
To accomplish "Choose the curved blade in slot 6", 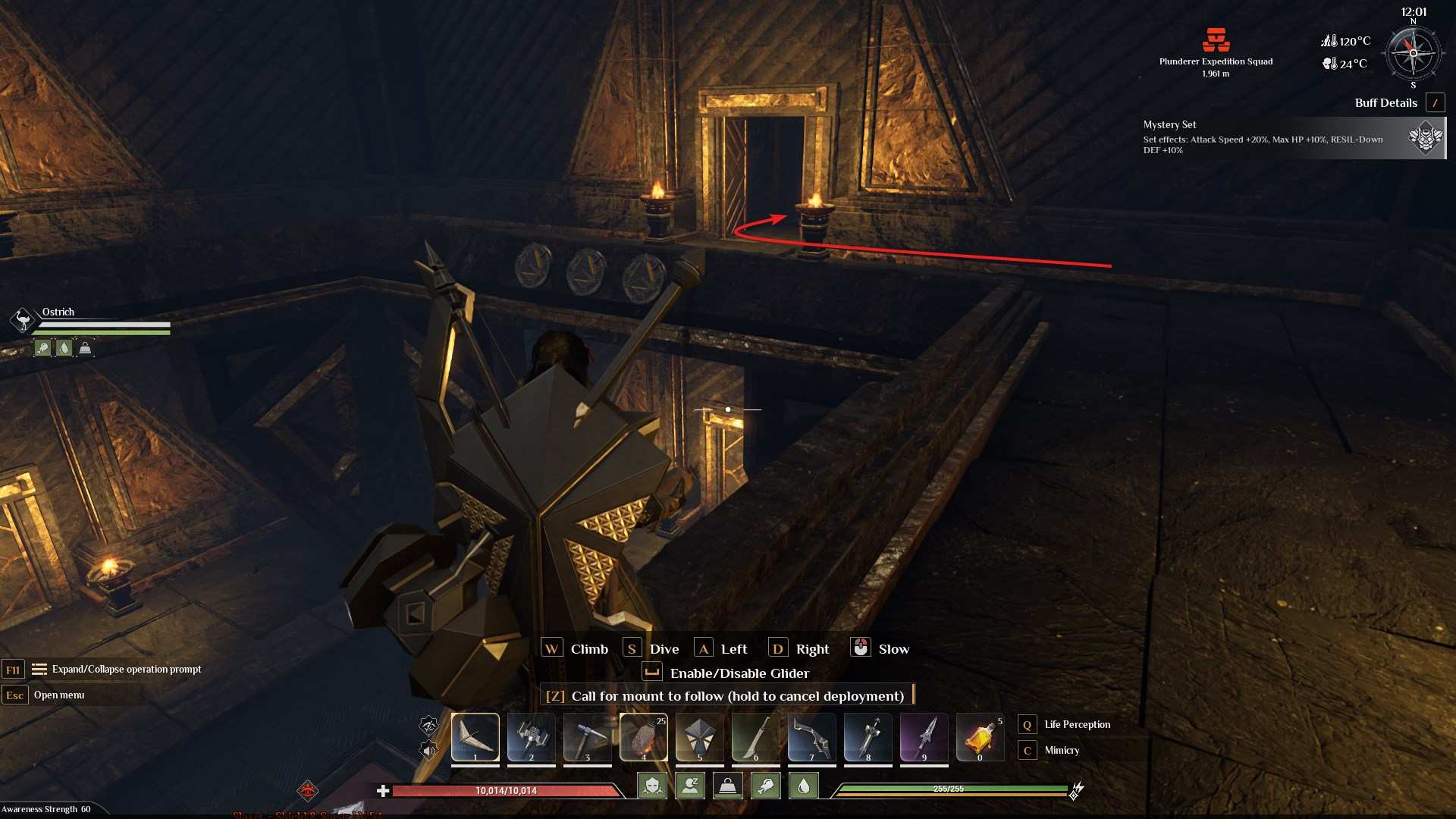I will click(x=756, y=736).
